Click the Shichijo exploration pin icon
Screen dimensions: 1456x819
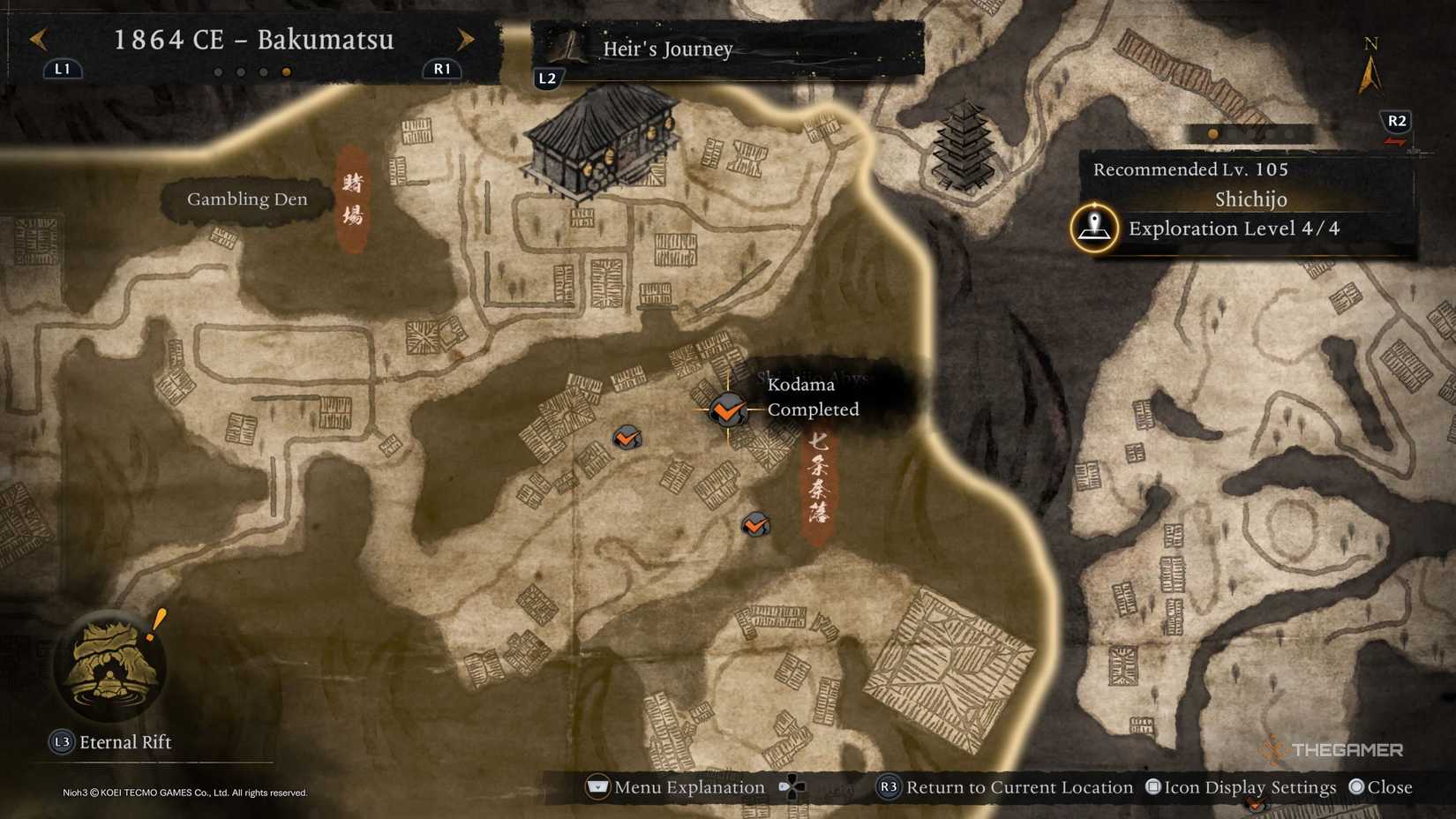pos(1094,228)
